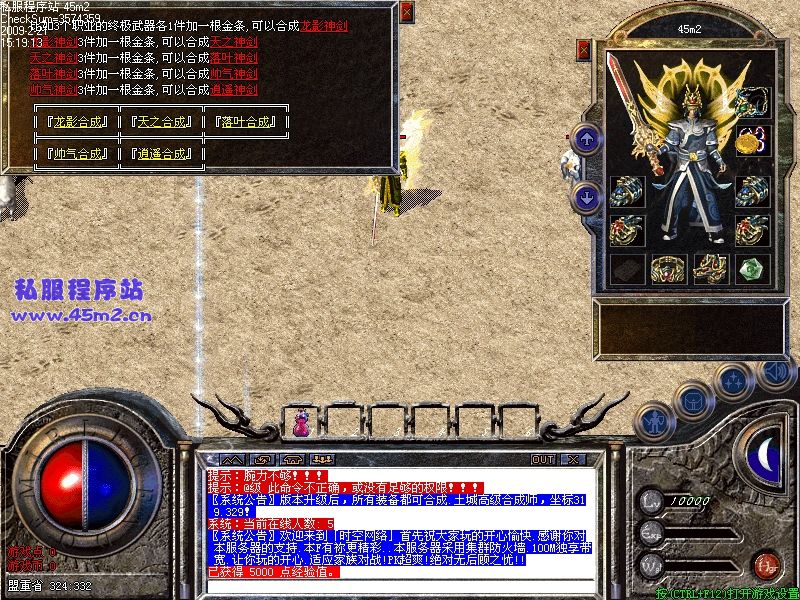The image size is (800, 600).
Task: Open the sound speaker round button
Action: [x=774, y=372]
